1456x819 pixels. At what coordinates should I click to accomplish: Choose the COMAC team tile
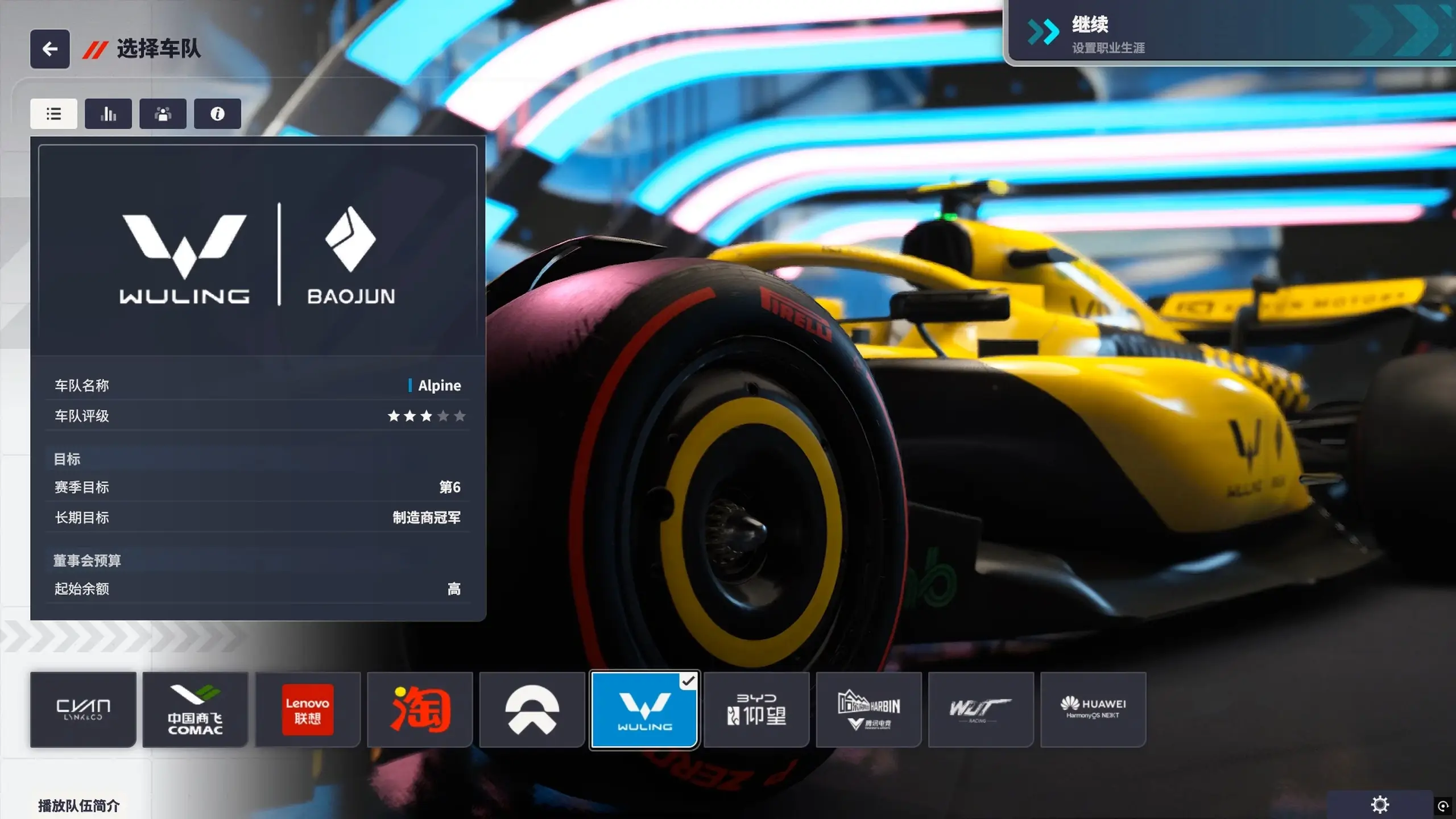195,710
